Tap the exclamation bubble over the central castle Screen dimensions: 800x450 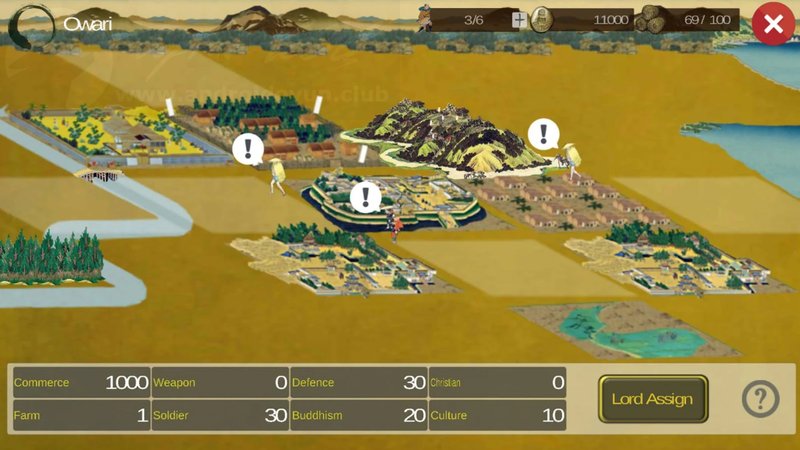point(366,196)
